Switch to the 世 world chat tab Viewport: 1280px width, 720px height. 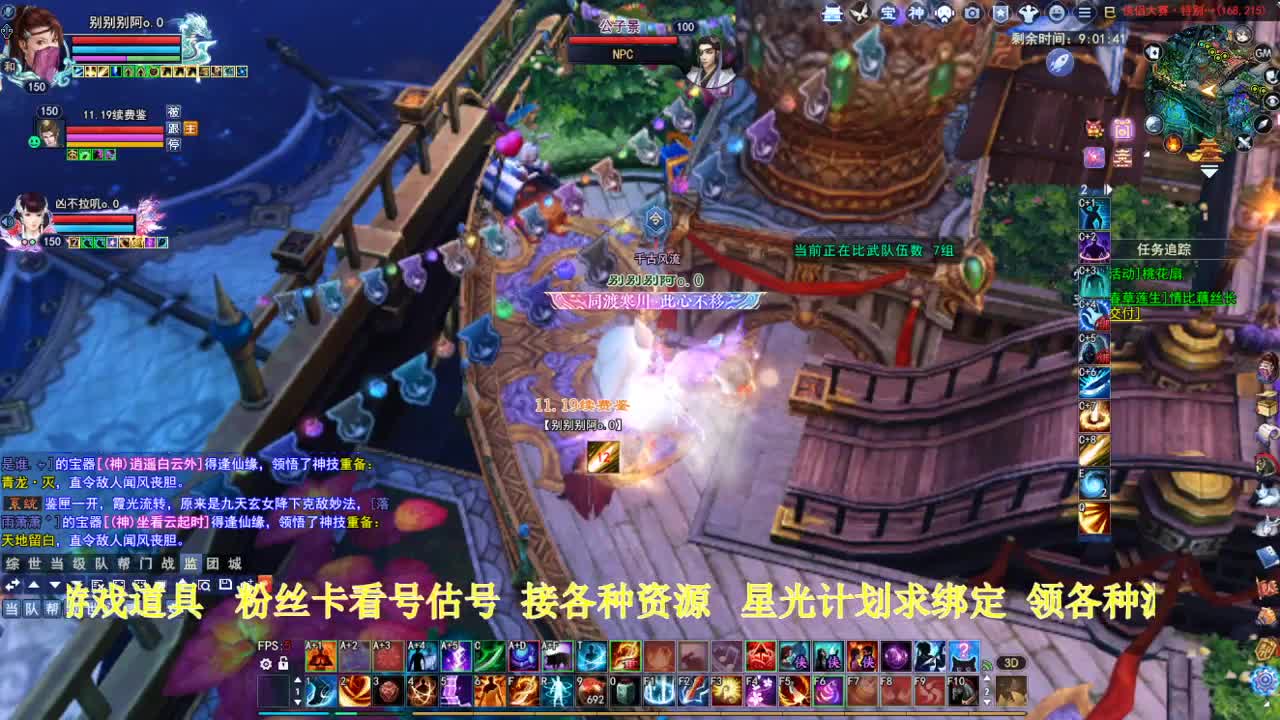point(35,563)
